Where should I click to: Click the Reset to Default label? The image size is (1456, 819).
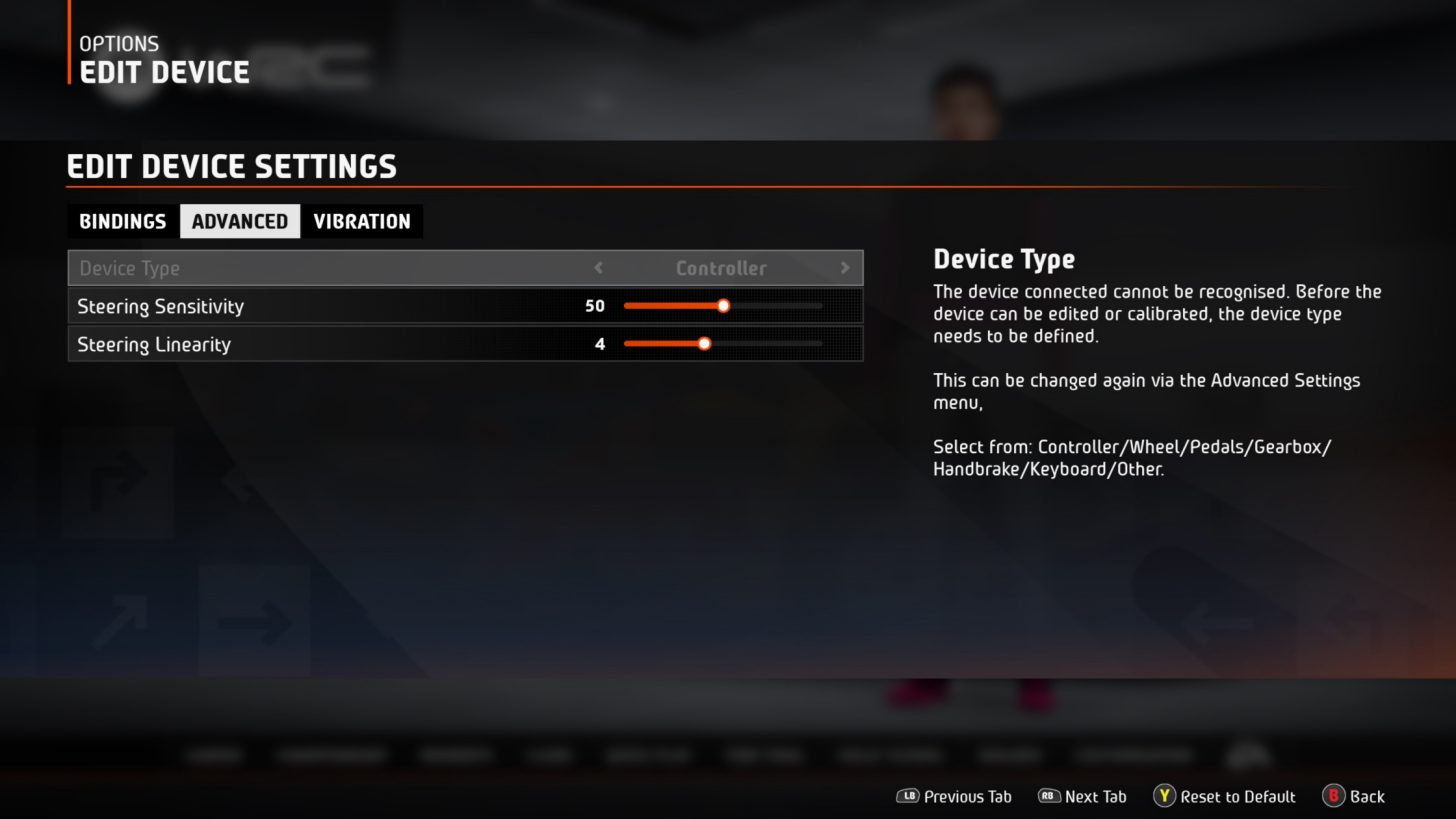[1236, 796]
